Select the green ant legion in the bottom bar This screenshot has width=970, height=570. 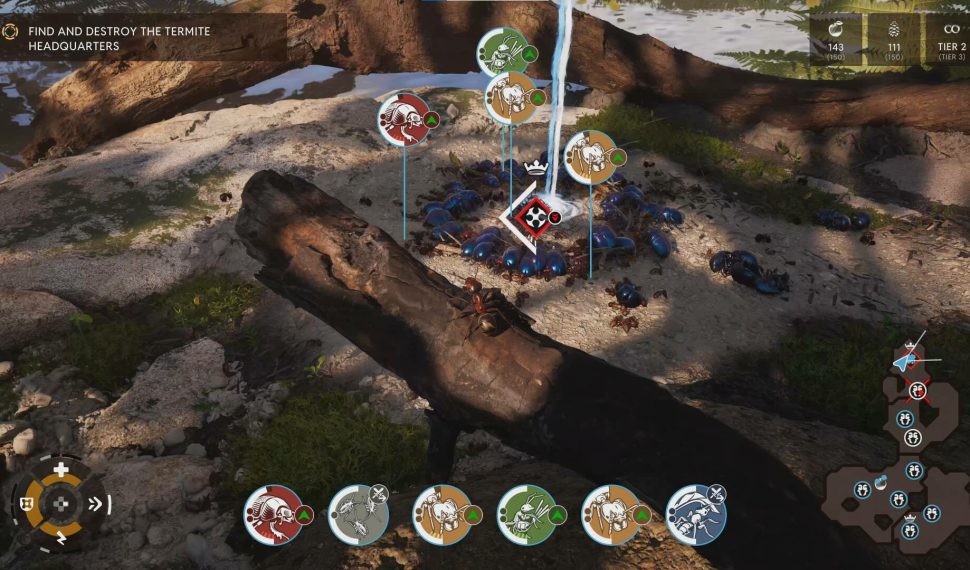[527, 515]
